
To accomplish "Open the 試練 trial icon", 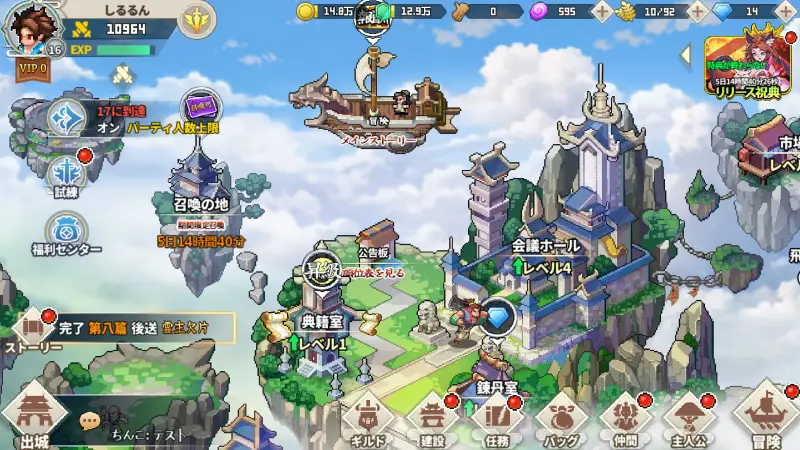I will click(x=66, y=173).
